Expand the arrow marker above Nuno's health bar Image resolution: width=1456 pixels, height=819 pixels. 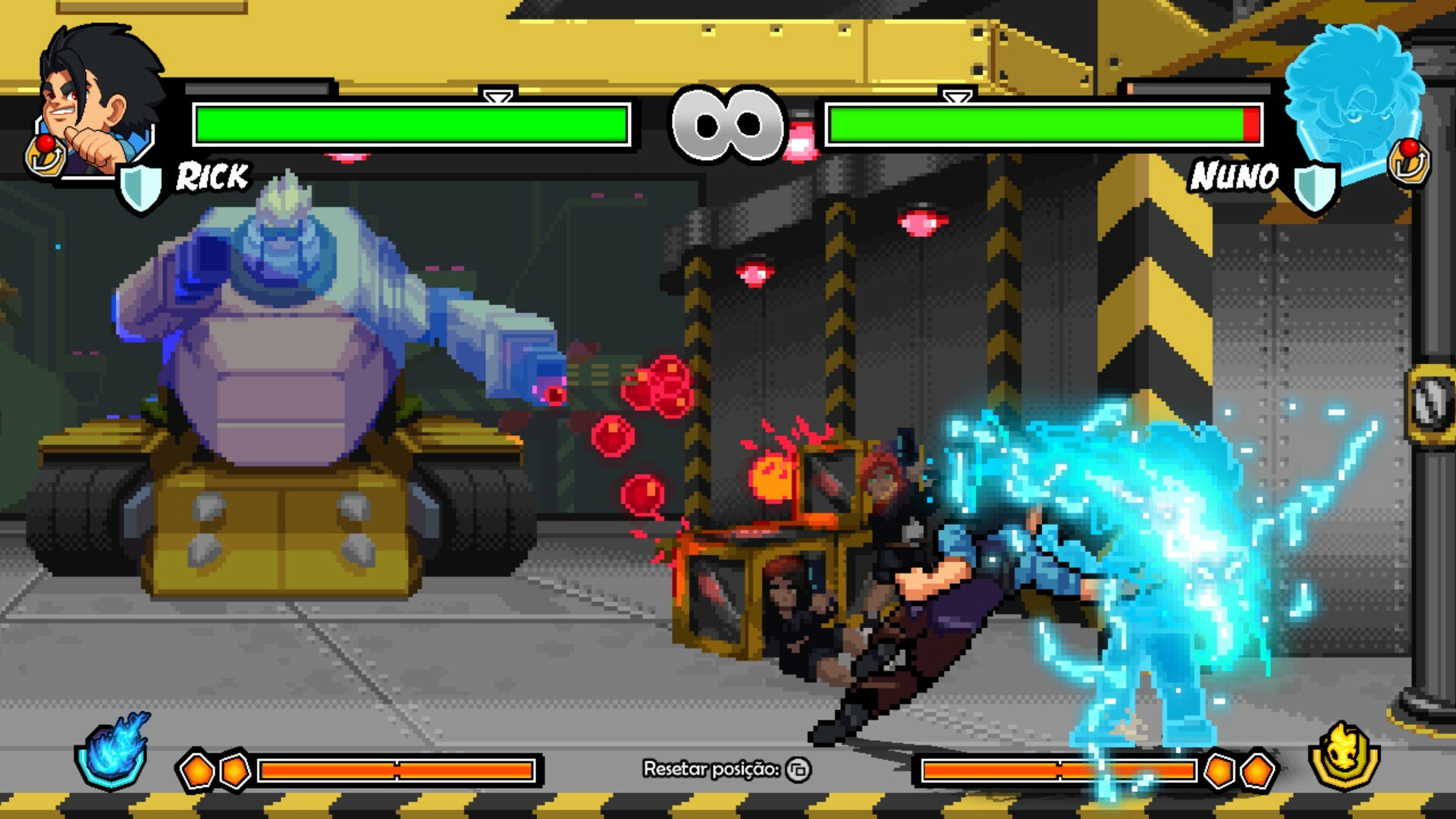(957, 99)
